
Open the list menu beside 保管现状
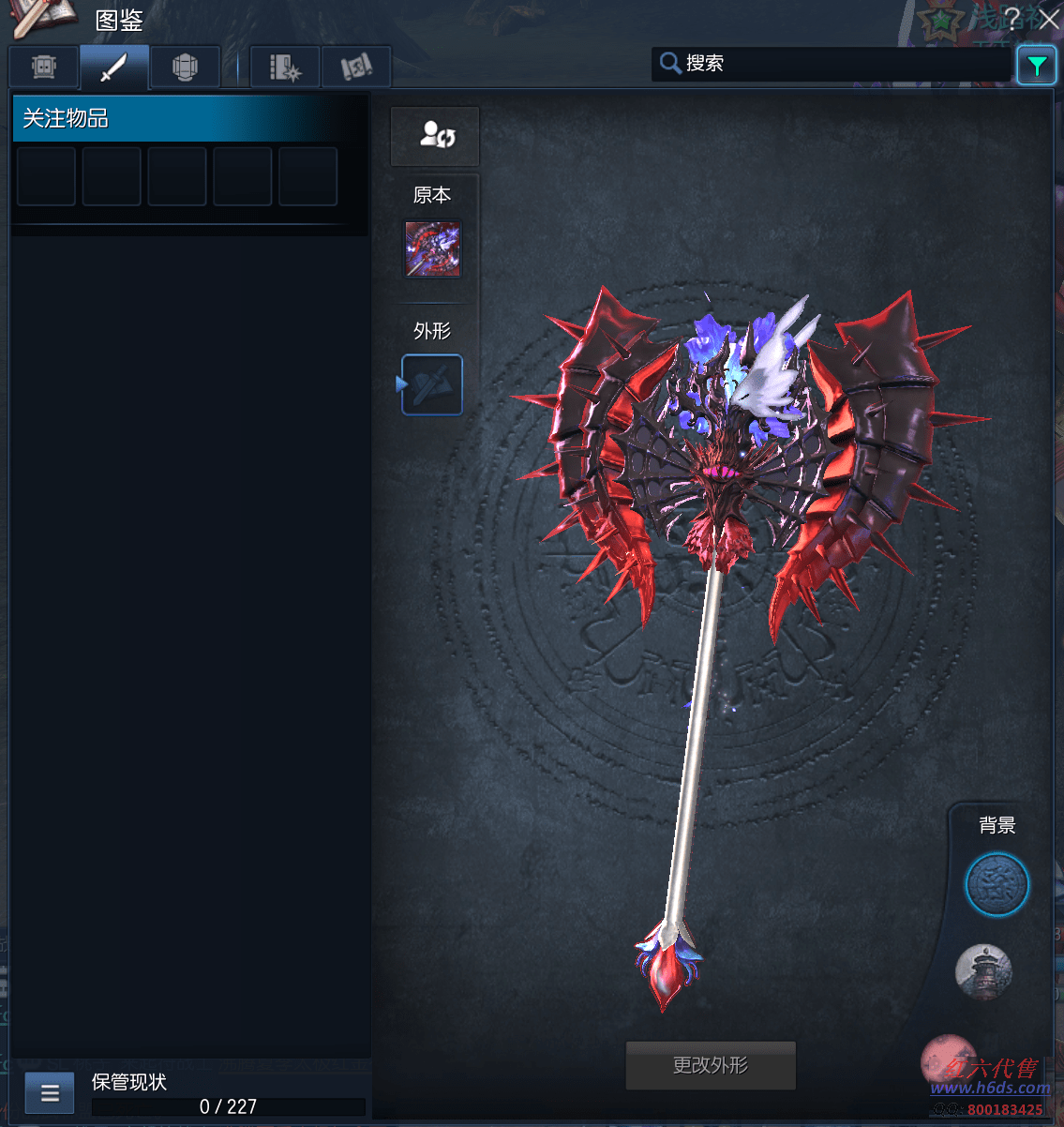click(50, 1092)
